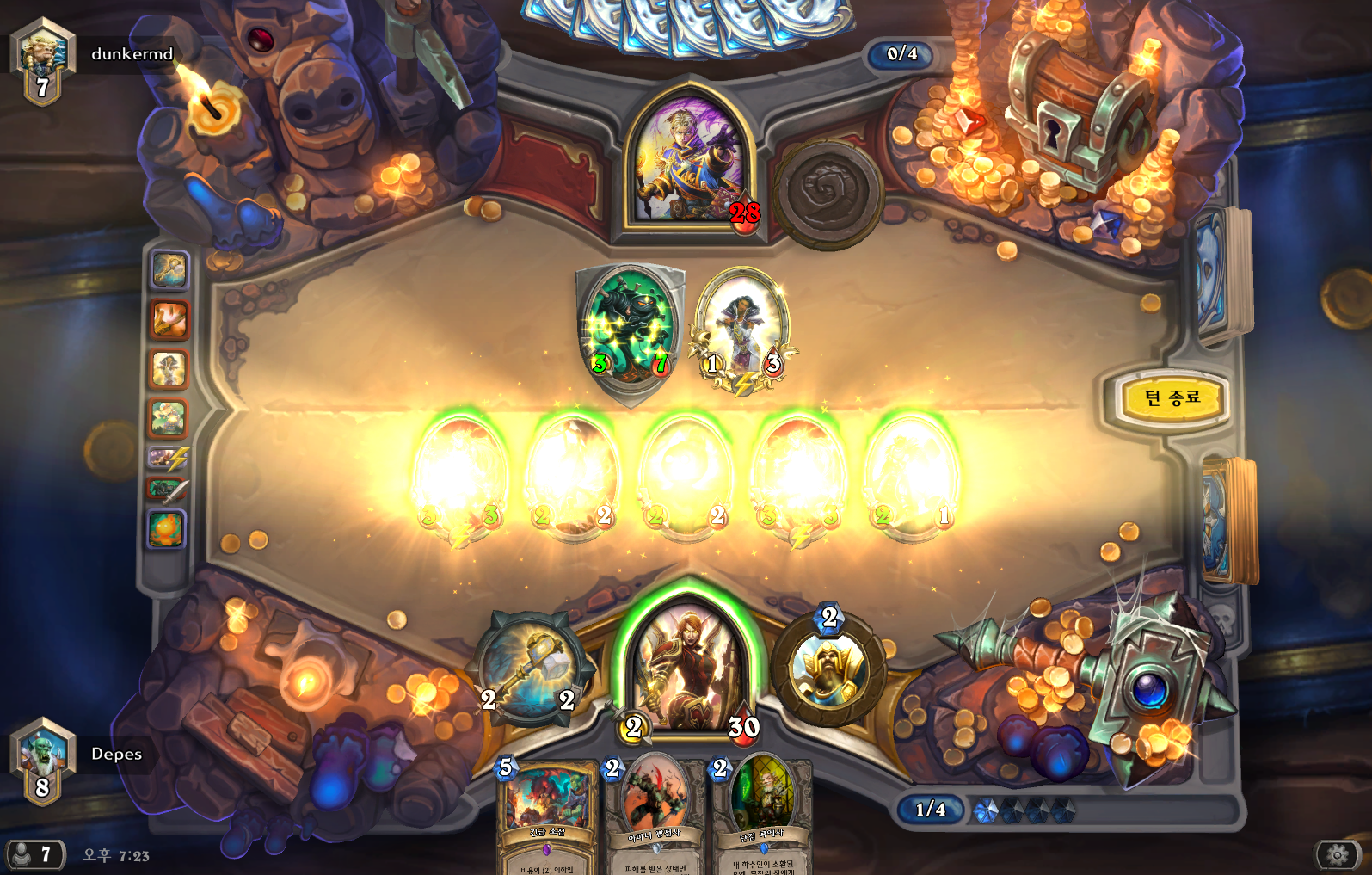The width and height of the screenshot is (1372, 875).
Task: Open the settings gear menu
Action: [x=1338, y=854]
